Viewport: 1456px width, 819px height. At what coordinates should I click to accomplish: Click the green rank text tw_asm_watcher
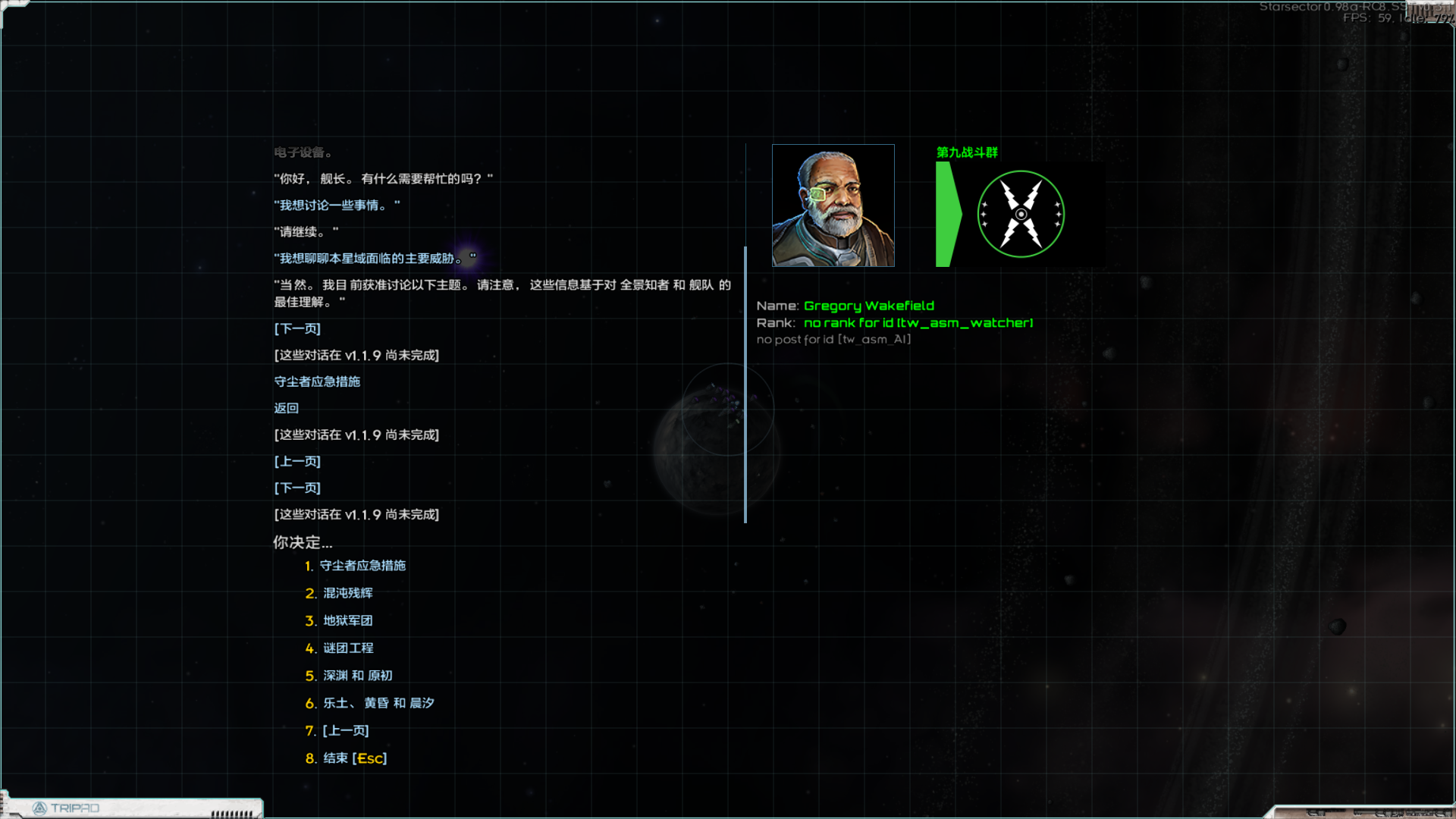point(918,322)
